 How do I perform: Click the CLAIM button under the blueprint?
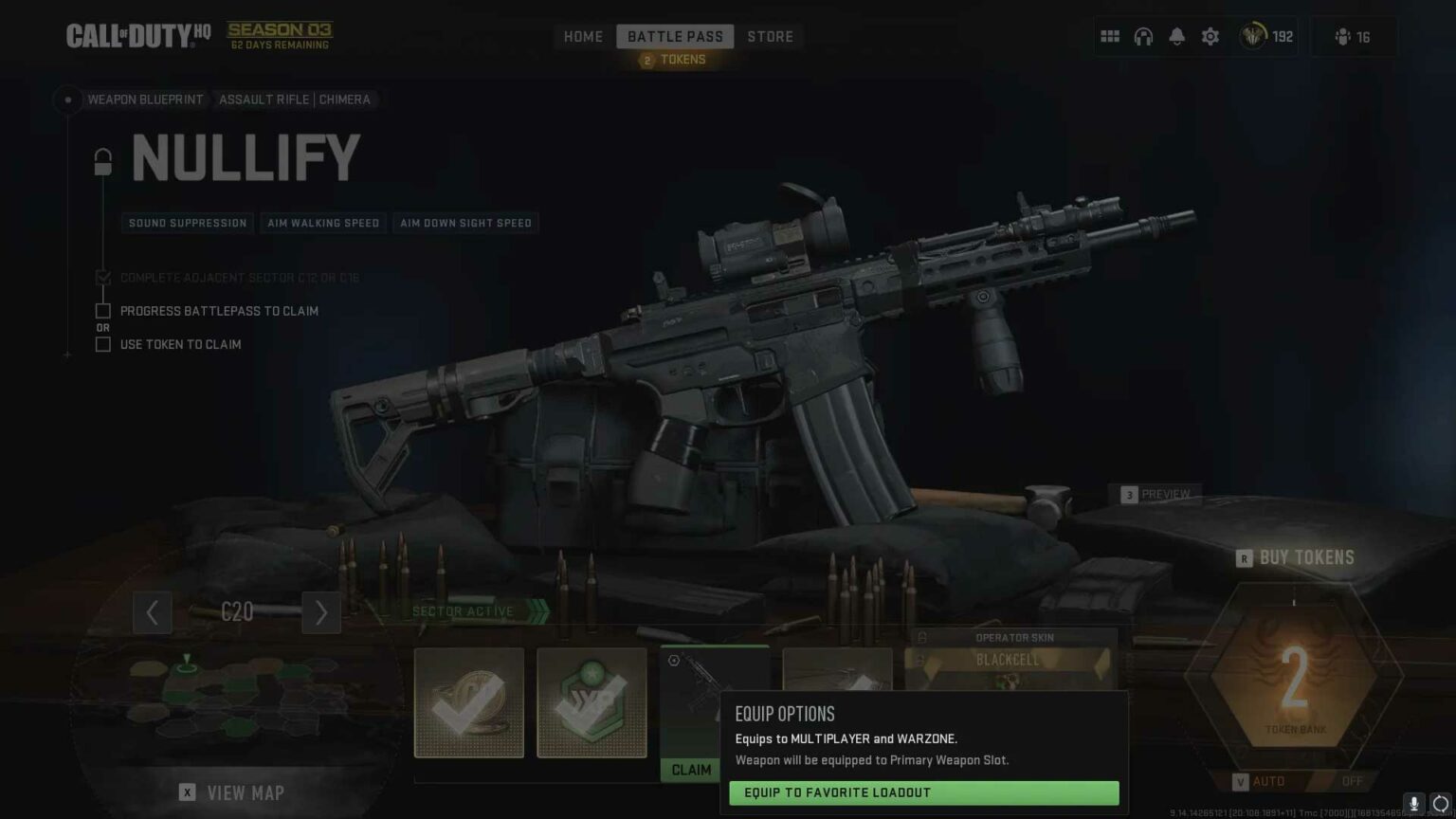click(691, 770)
